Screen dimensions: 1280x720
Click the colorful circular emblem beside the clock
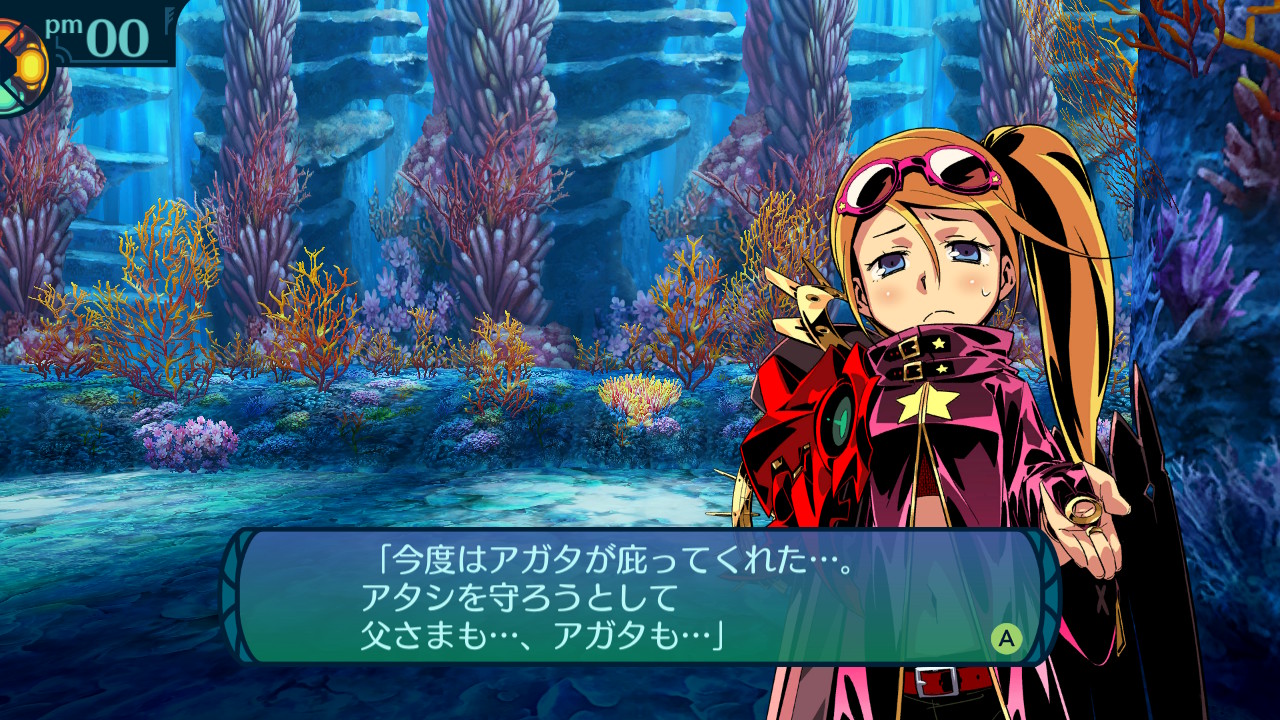pos(20,67)
